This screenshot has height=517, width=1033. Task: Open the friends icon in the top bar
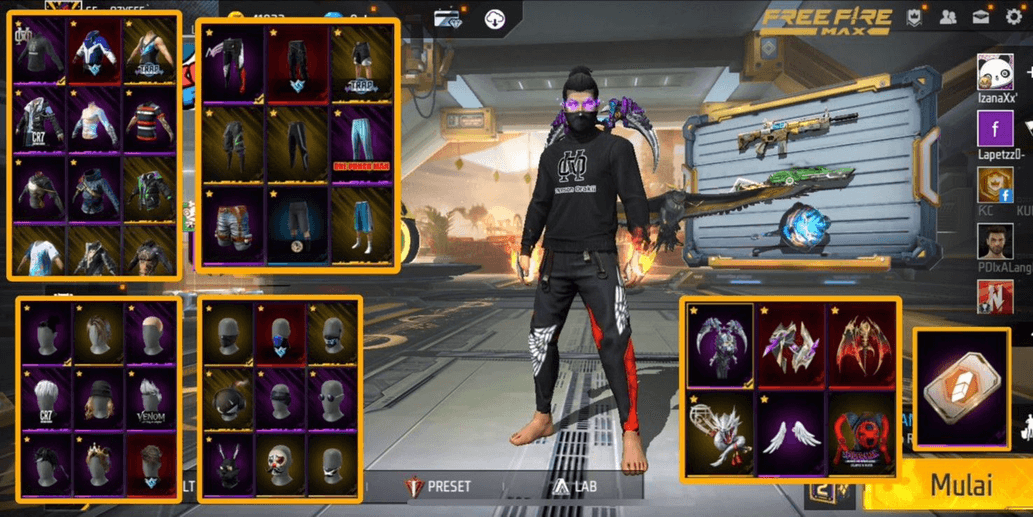point(947,18)
